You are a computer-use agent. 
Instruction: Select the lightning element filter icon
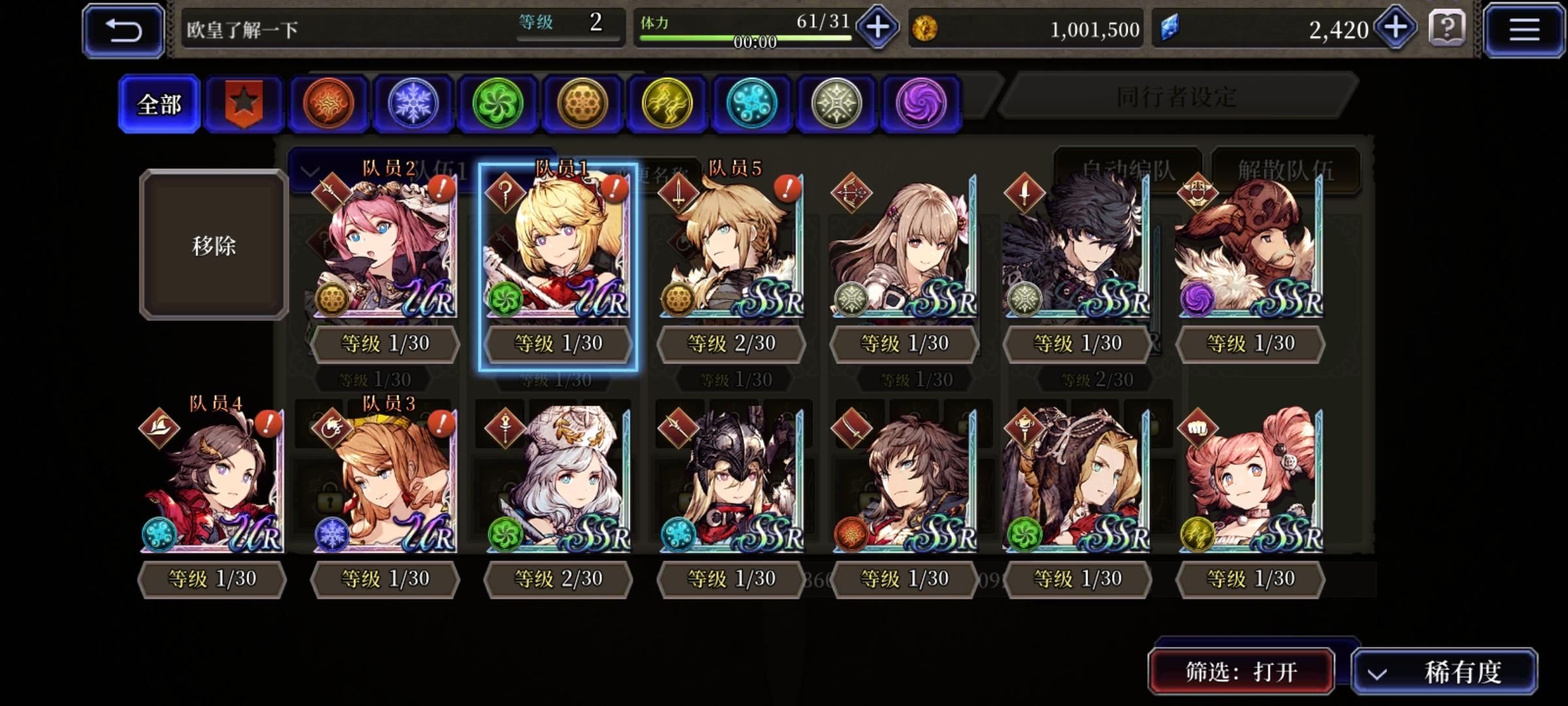(x=667, y=103)
